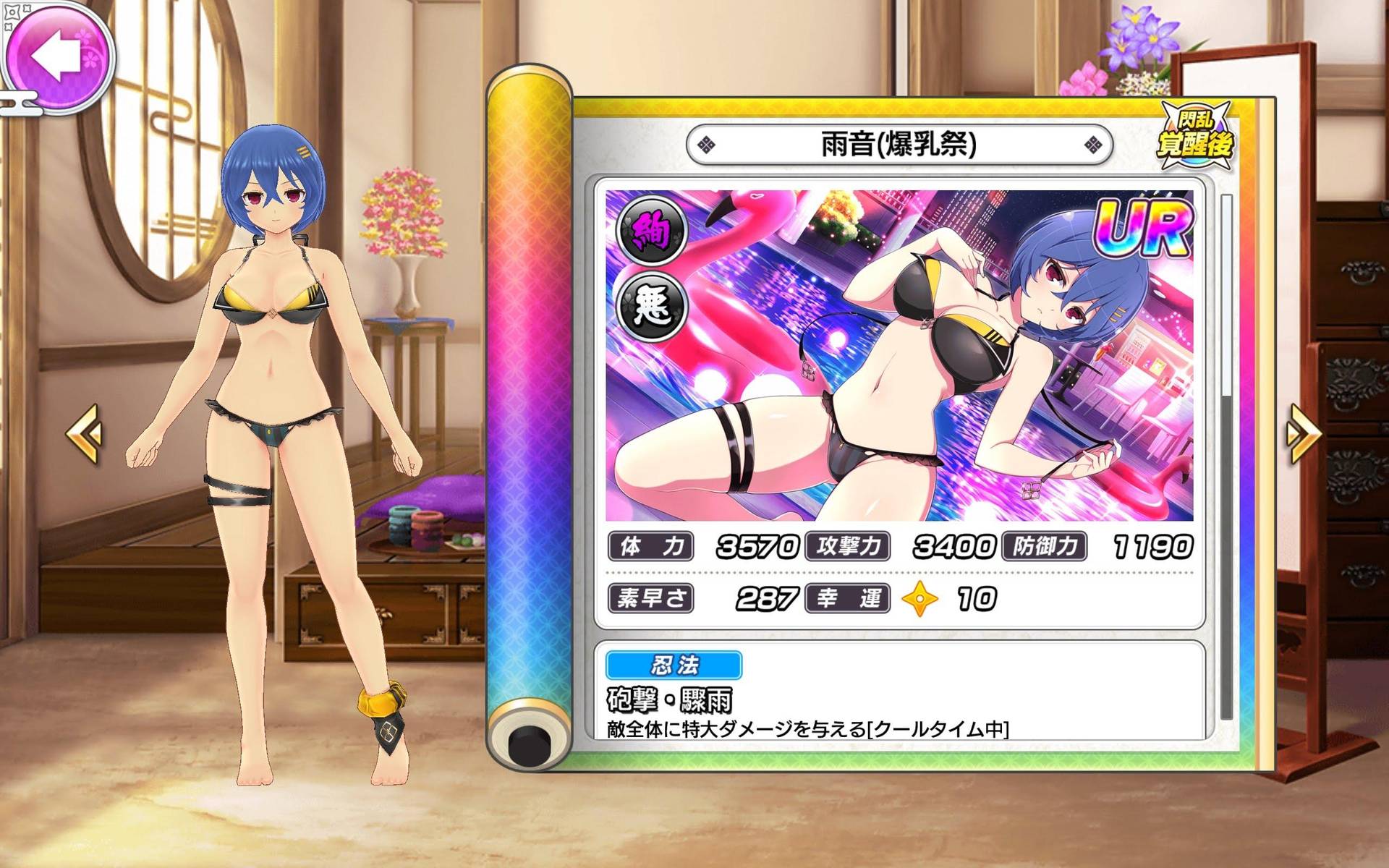Tap the purple 絢 attribute icon

(x=650, y=231)
